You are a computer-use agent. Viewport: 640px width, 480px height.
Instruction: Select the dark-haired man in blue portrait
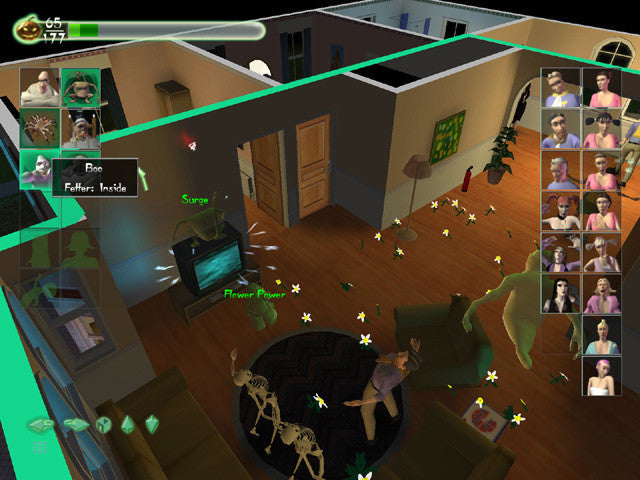(x=561, y=128)
